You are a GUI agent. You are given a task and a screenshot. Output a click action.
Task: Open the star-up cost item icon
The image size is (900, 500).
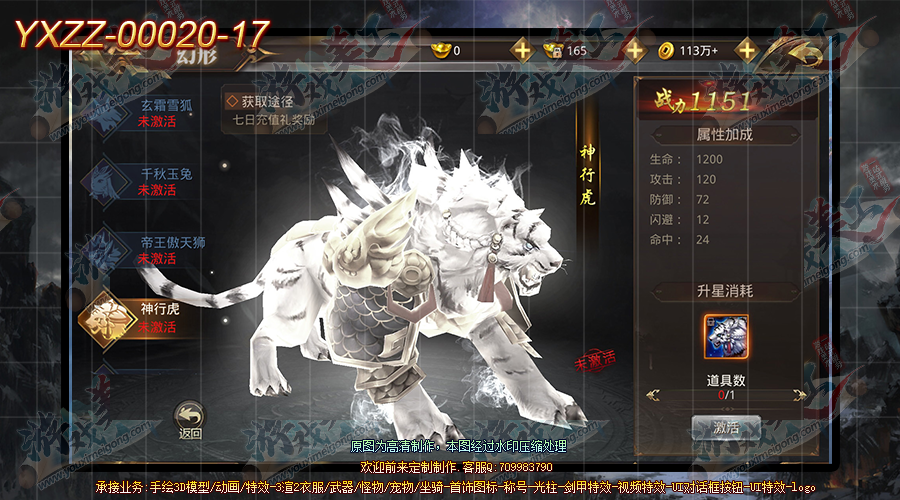(x=725, y=337)
